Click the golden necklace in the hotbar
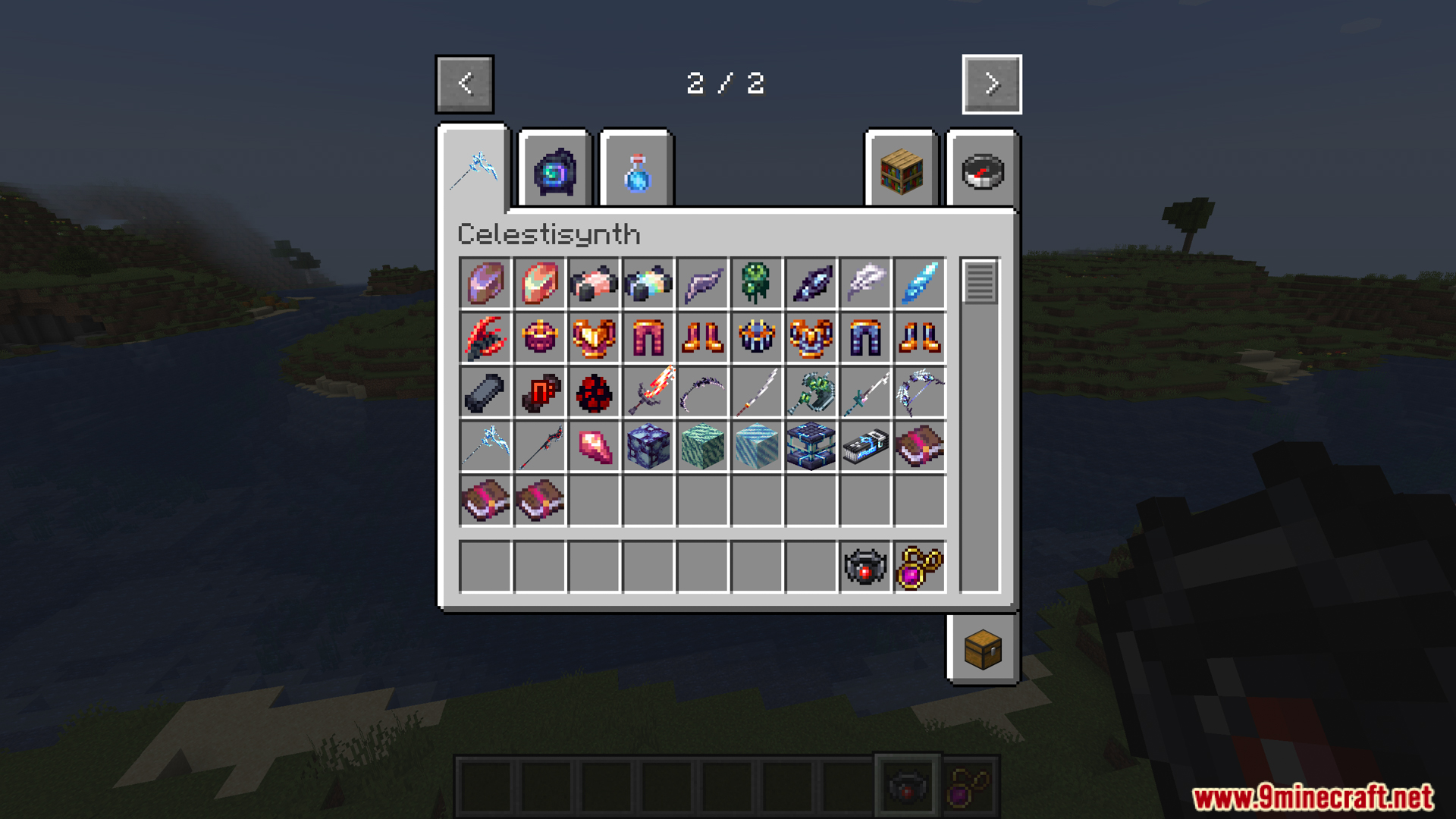Image resolution: width=1456 pixels, height=819 pixels. click(x=969, y=788)
